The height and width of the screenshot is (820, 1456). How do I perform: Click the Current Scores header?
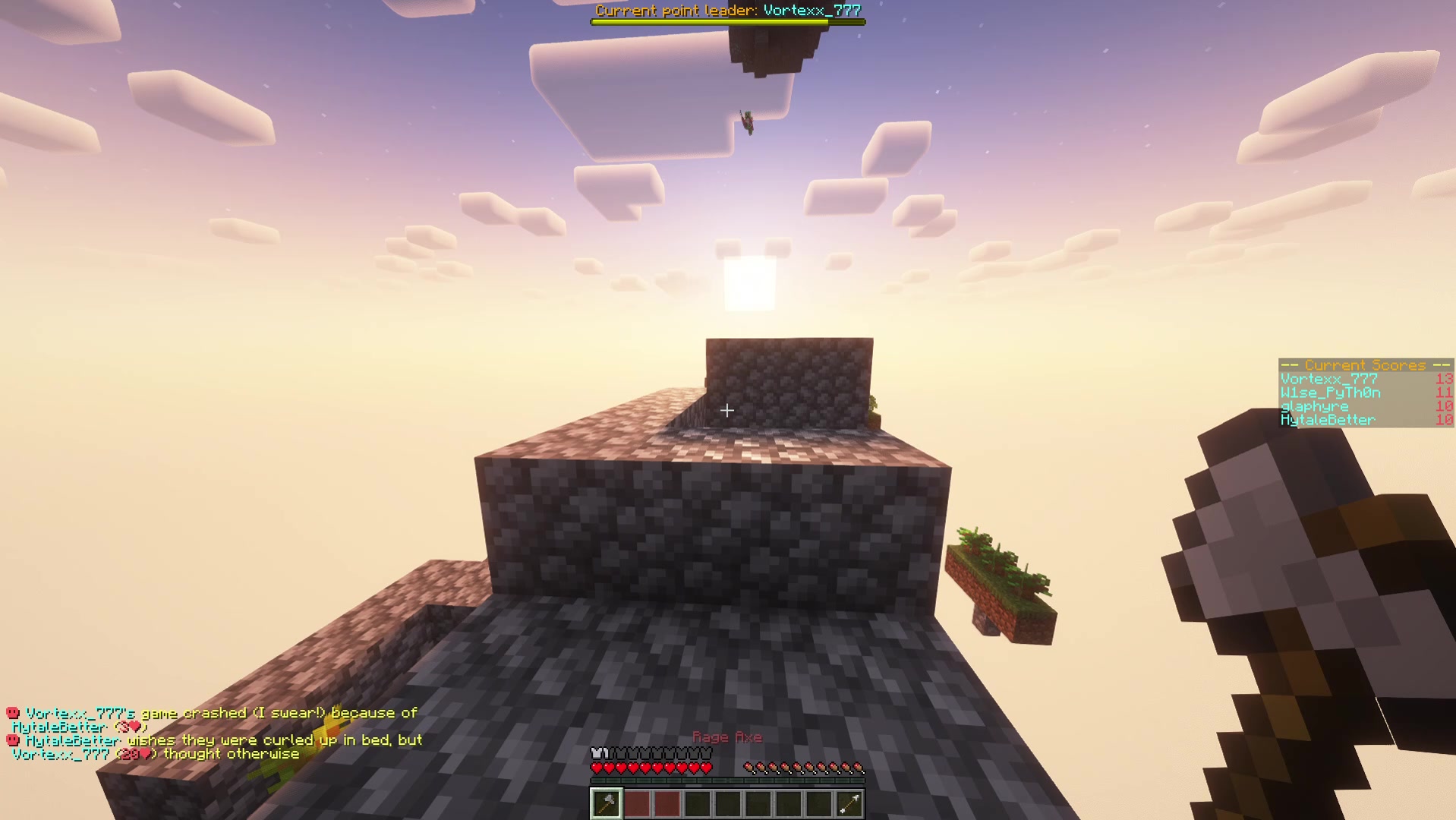pyautogui.click(x=1364, y=365)
